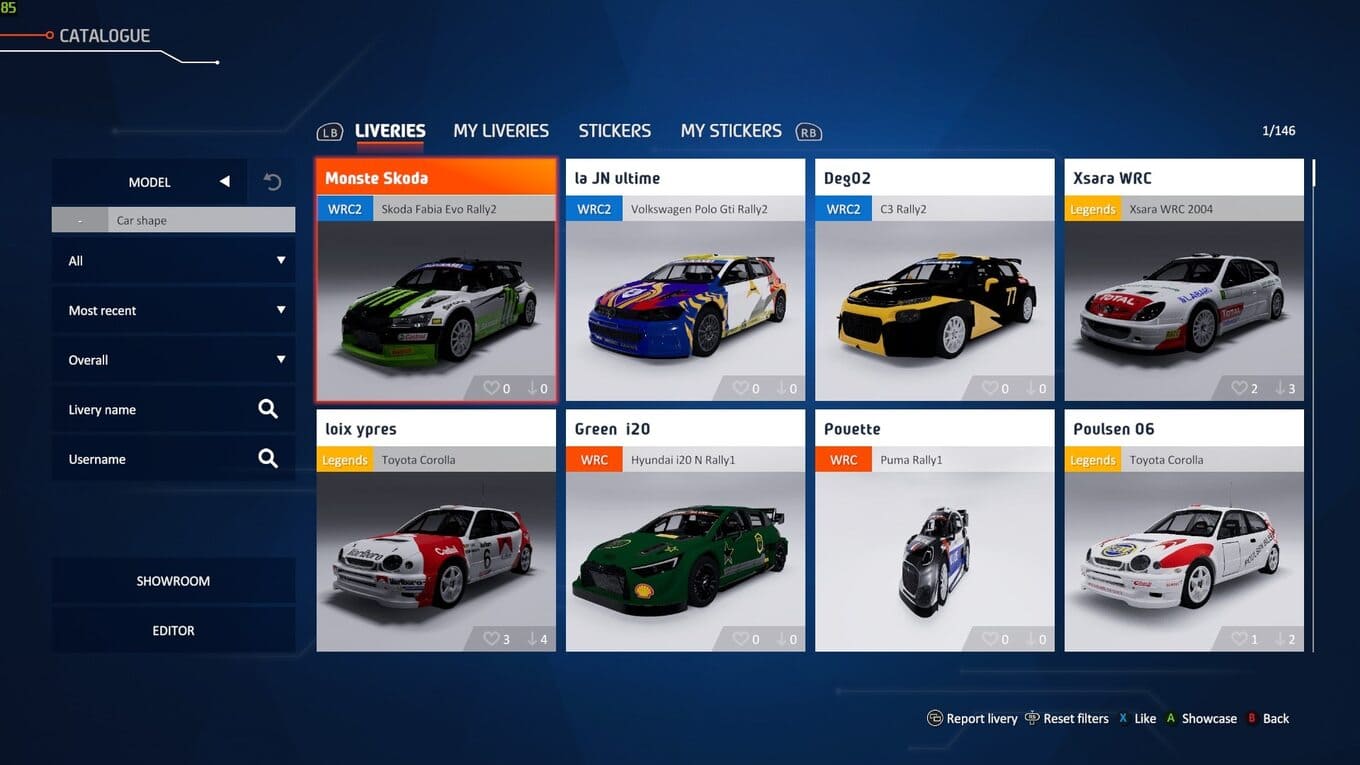The height and width of the screenshot is (765, 1360).
Task: Select the Green i20 livery
Action: click(x=685, y=540)
